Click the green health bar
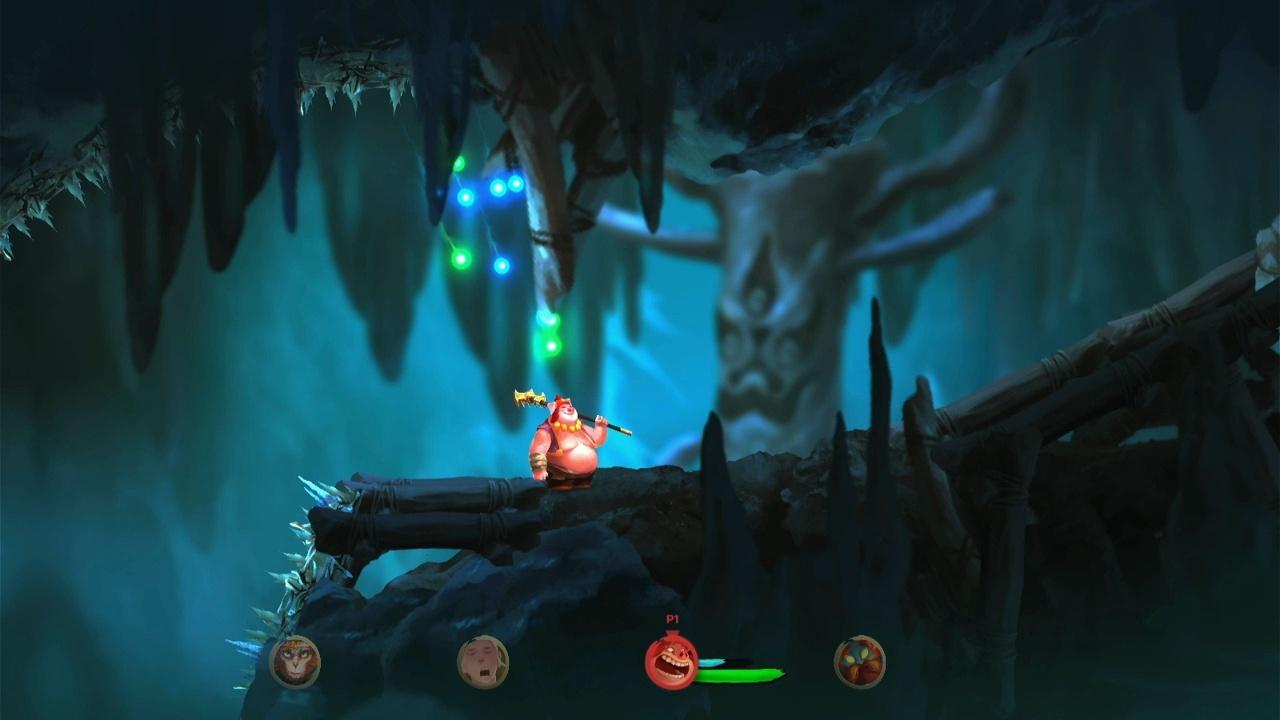Viewport: 1280px width, 720px height. coord(740,674)
